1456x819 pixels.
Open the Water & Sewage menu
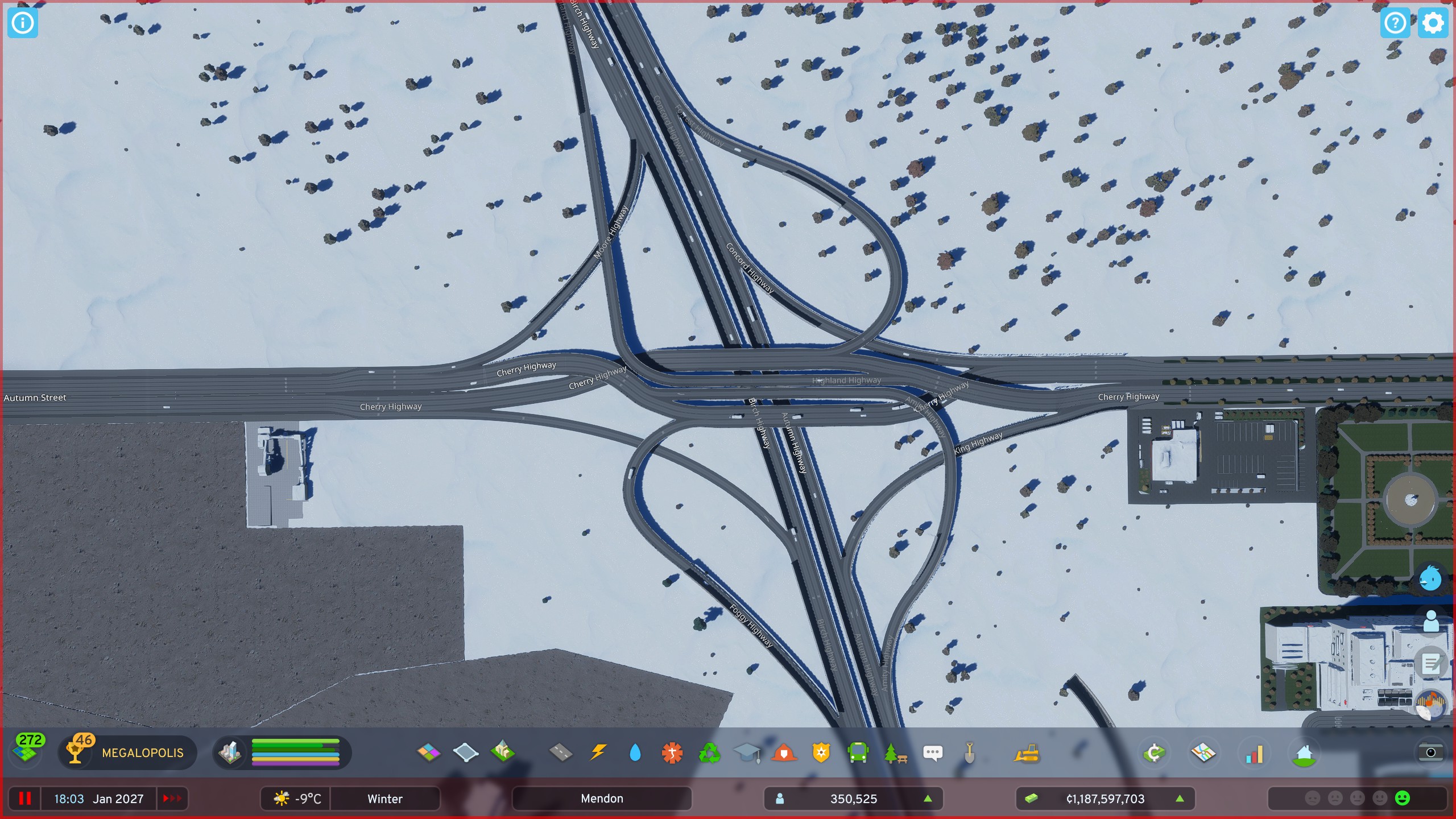635,753
